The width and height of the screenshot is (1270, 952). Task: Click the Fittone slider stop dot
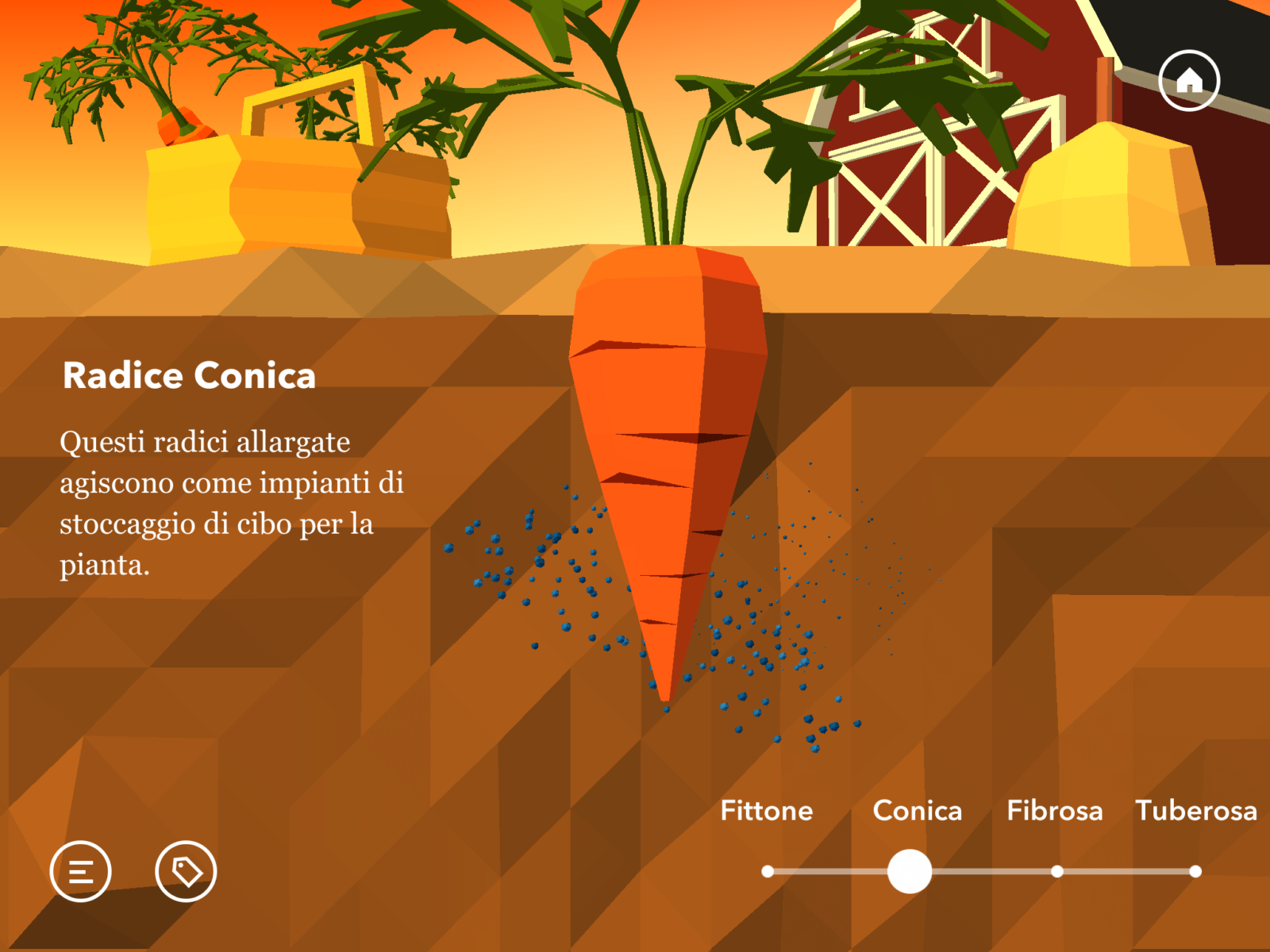768,871
